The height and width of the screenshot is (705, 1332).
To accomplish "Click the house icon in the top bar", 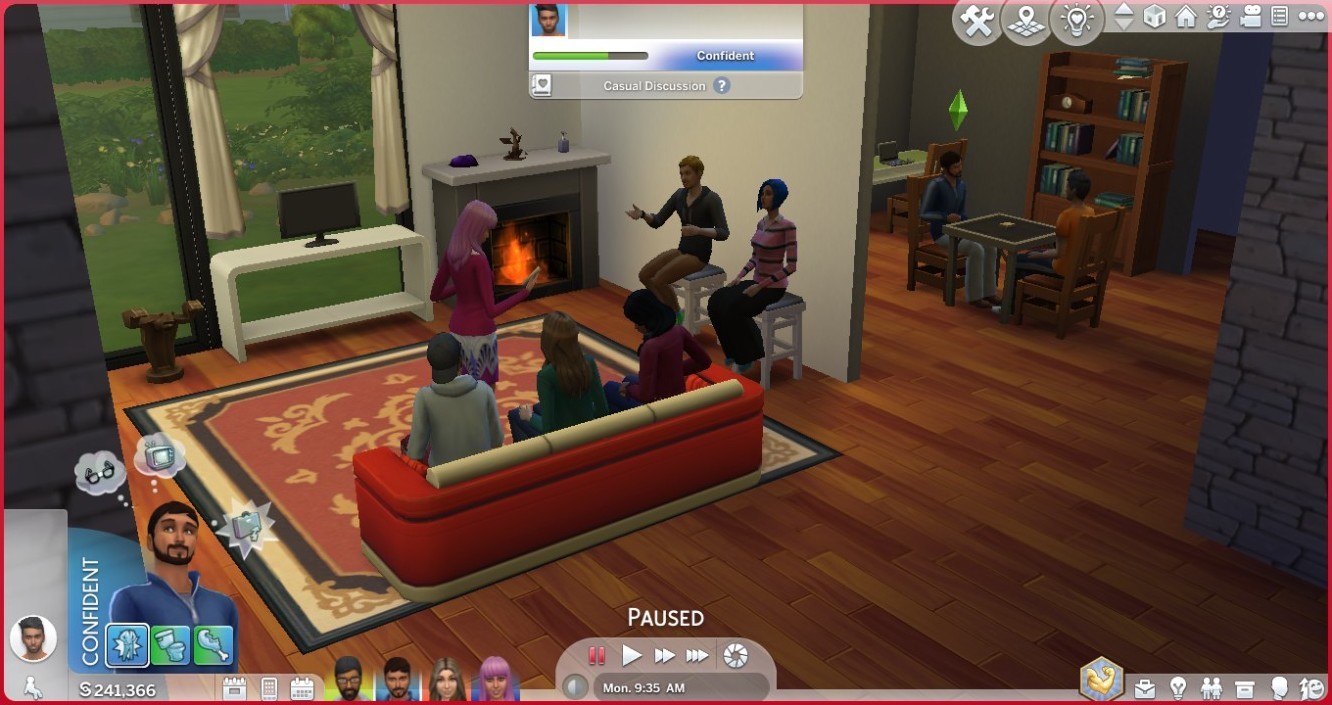I will click(1186, 17).
